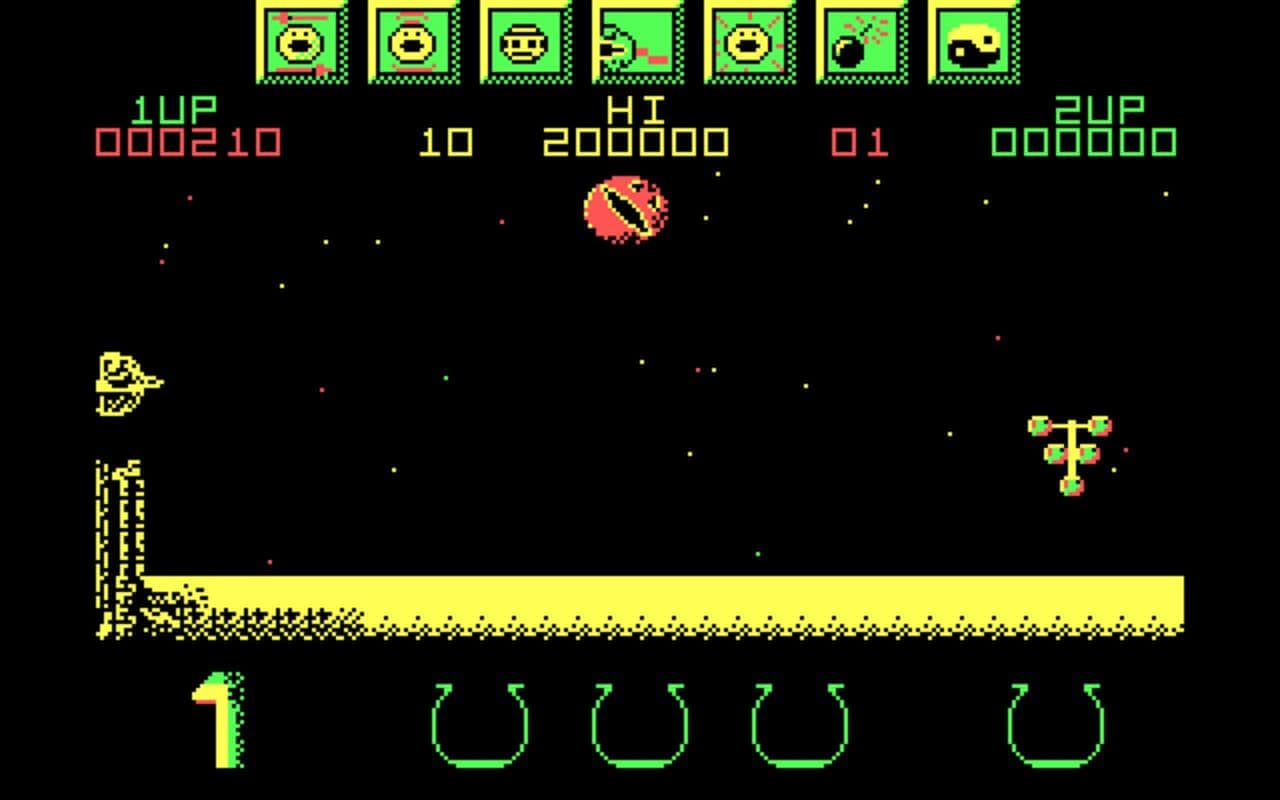Screen dimensions: 1280x800
Task: Select the glowing shield face icon
Action: (x=747, y=42)
